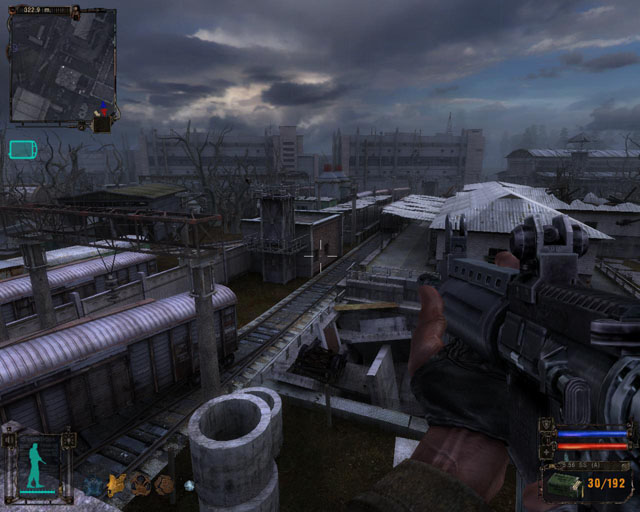Image resolution: width=640 pixels, height=512 pixels.
Task: Click the cyan battery indicator icon
Action: tap(22, 150)
